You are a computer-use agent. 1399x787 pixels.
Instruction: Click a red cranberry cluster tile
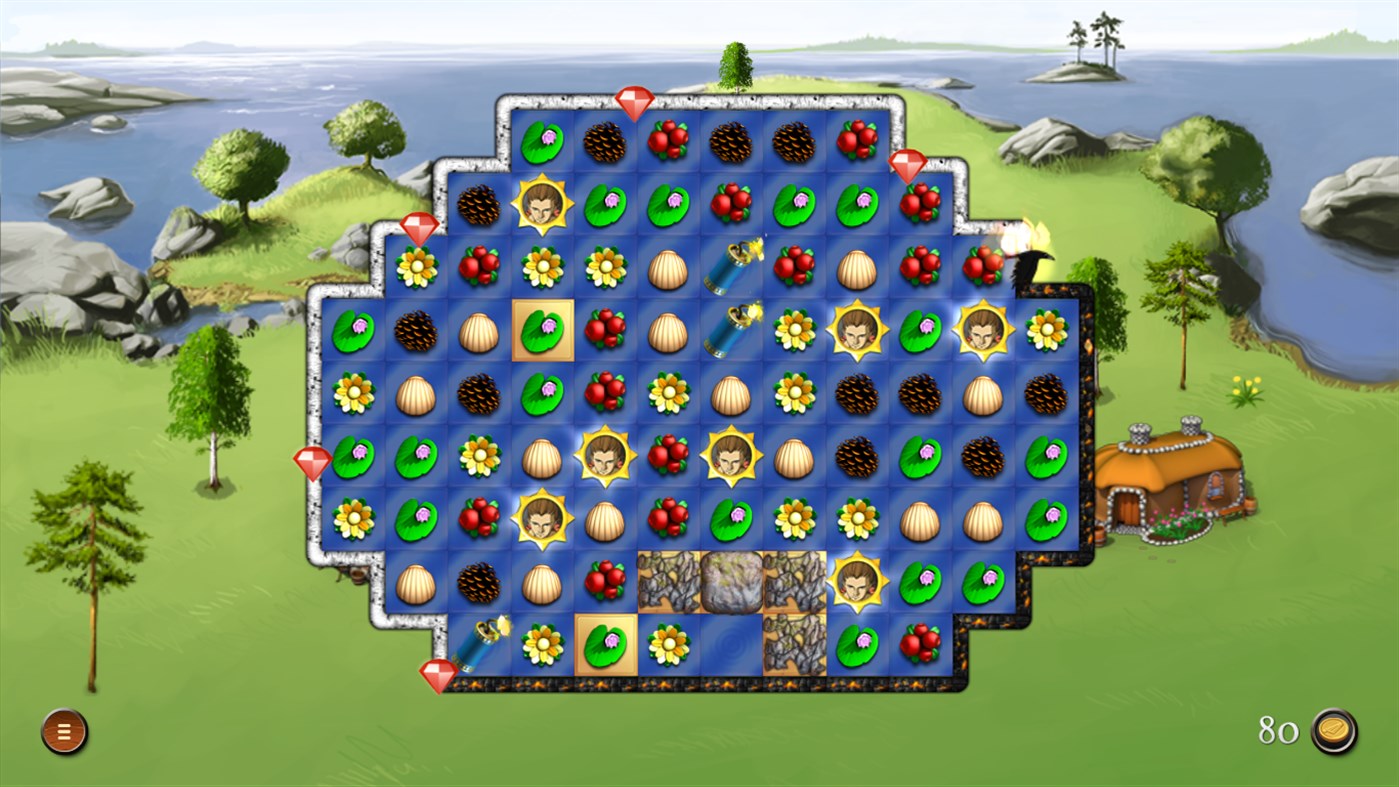tap(668, 139)
